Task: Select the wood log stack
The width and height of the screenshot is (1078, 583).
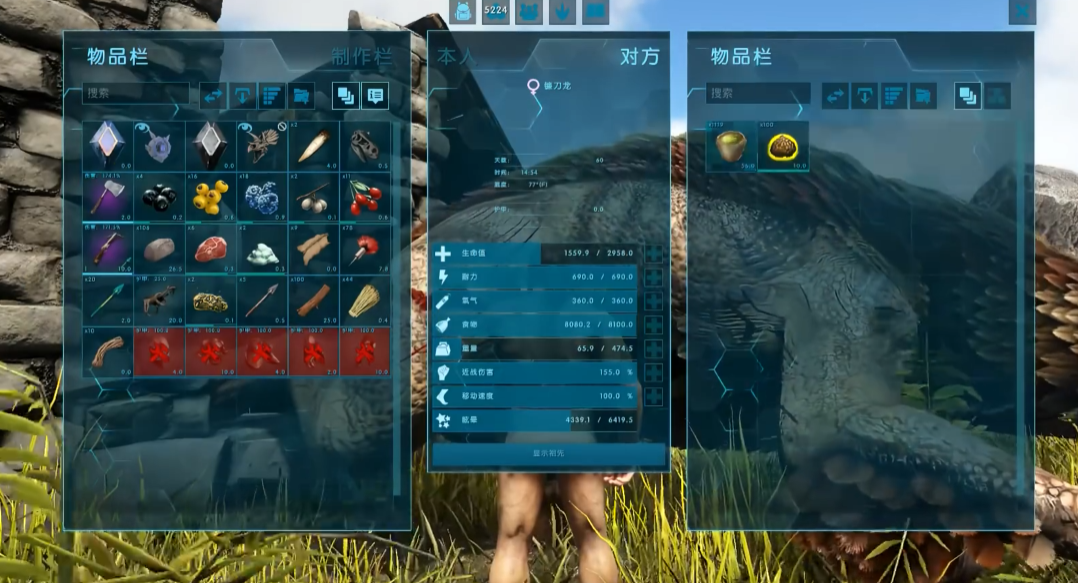Action: [x=313, y=299]
